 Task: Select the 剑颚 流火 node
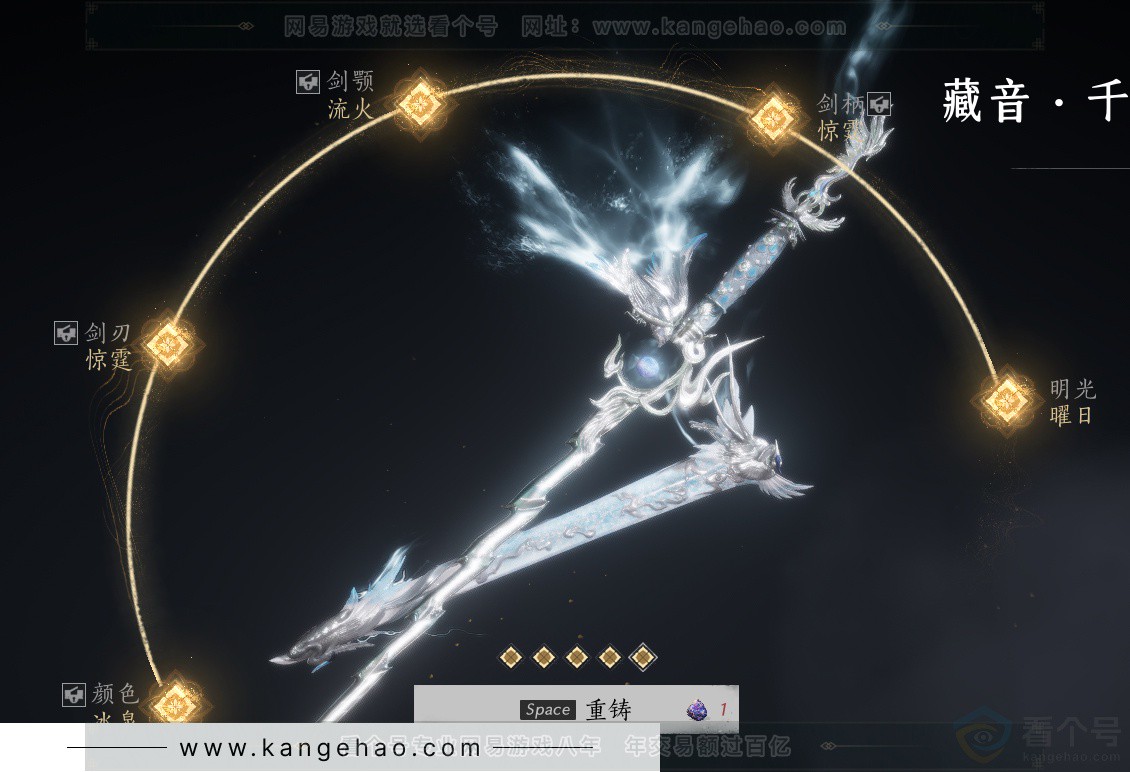coord(419,102)
